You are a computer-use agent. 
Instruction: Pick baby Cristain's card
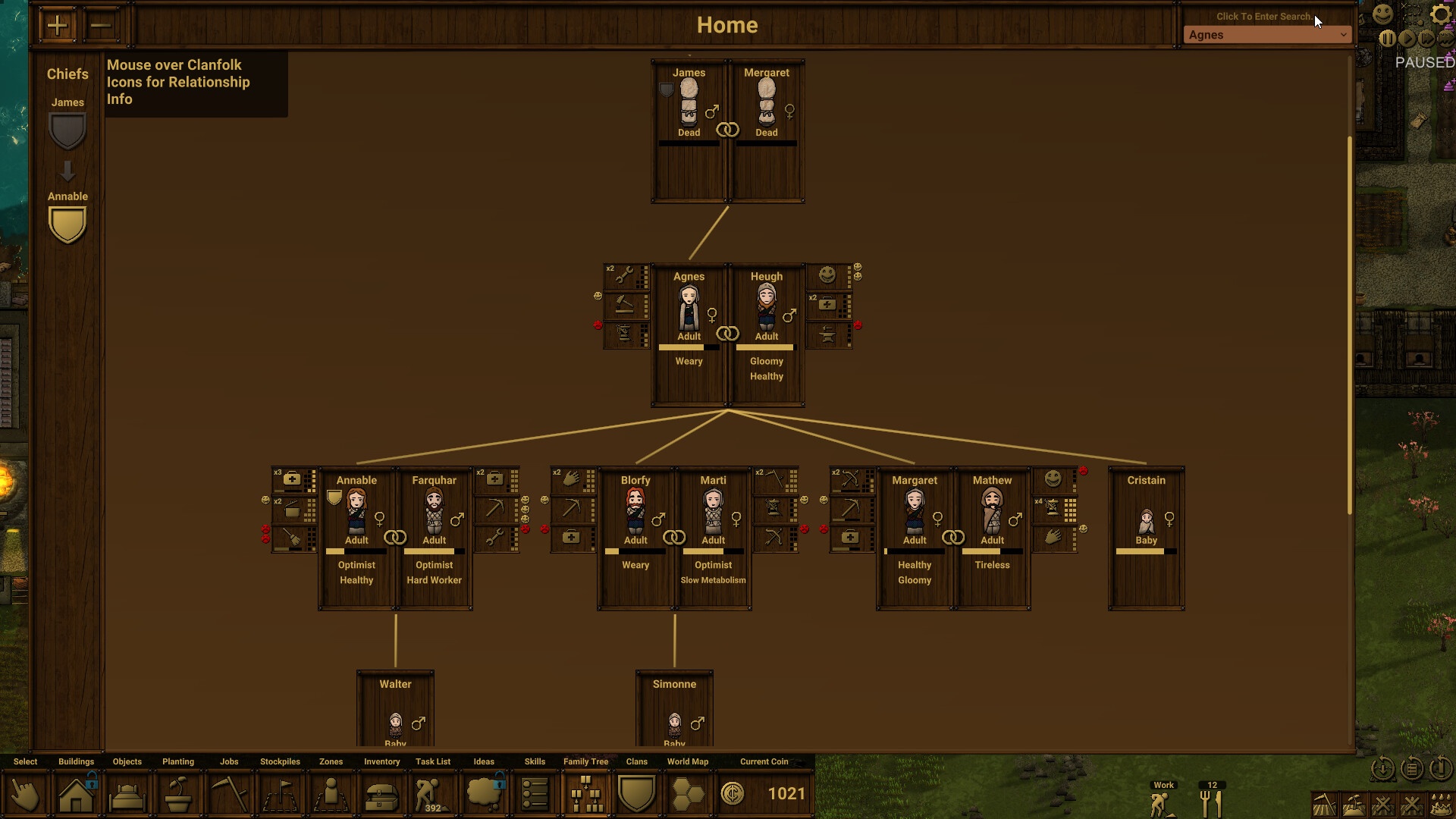[1146, 537]
